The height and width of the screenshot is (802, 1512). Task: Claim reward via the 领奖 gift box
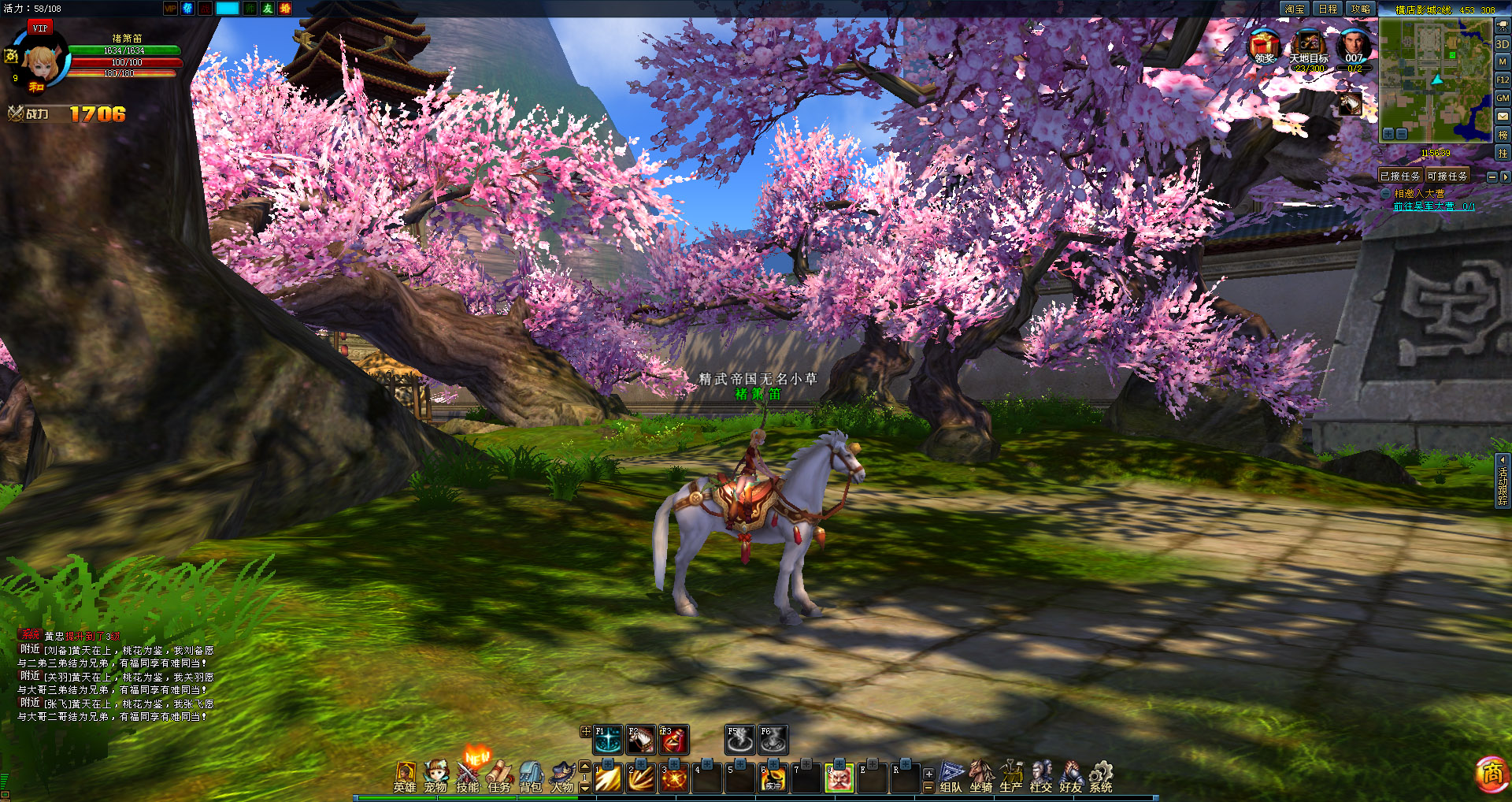pos(1264,46)
